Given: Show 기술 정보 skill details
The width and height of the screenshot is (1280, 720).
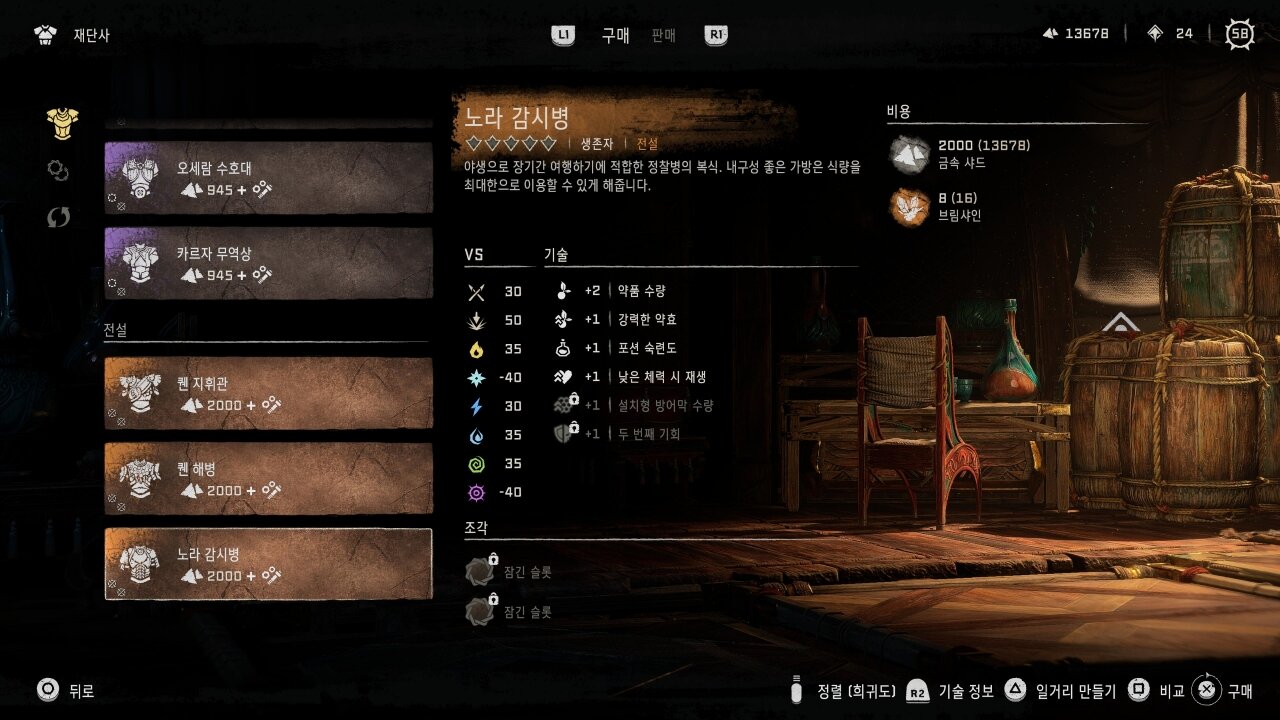Looking at the screenshot, I should pos(949,690).
